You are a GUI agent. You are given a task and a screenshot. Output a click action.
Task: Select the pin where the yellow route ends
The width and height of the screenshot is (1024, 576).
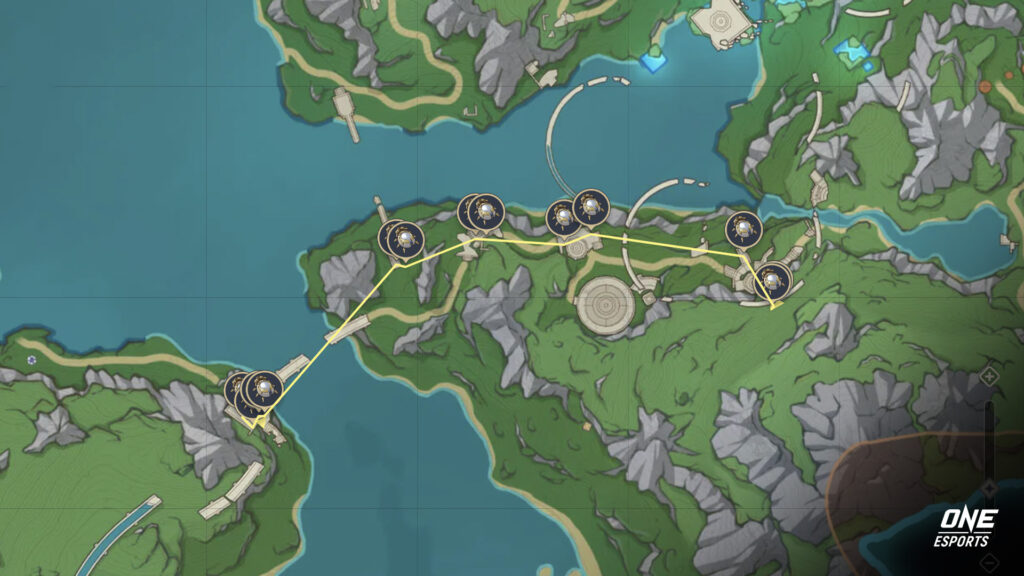pyautogui.click(x=772, y=280)
